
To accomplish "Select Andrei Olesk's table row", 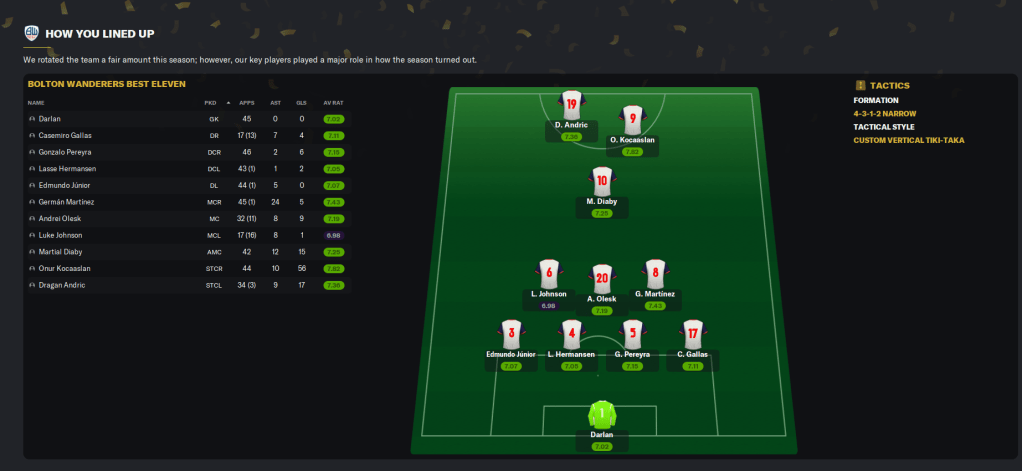I will 59,218.
